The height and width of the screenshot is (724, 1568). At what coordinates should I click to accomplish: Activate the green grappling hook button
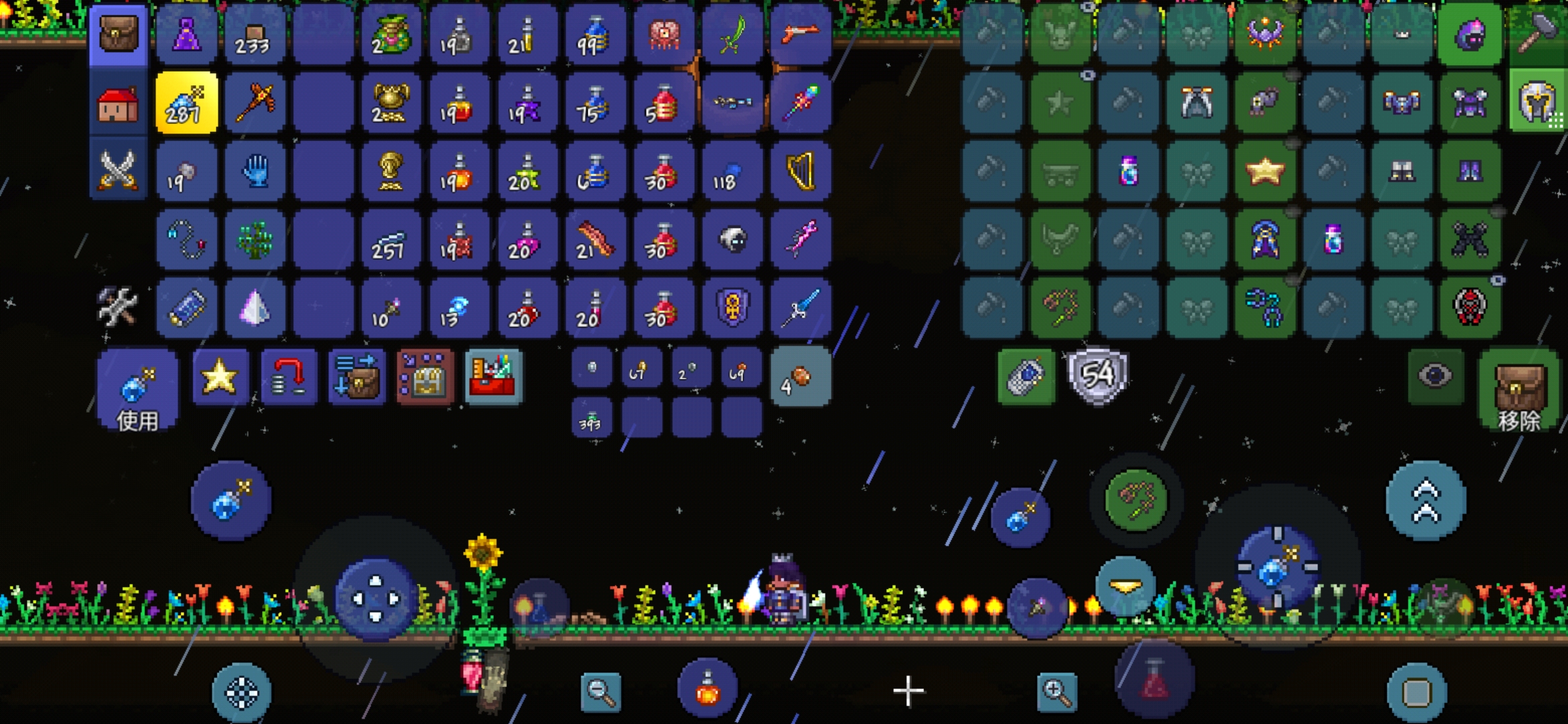pos(1136,501)
